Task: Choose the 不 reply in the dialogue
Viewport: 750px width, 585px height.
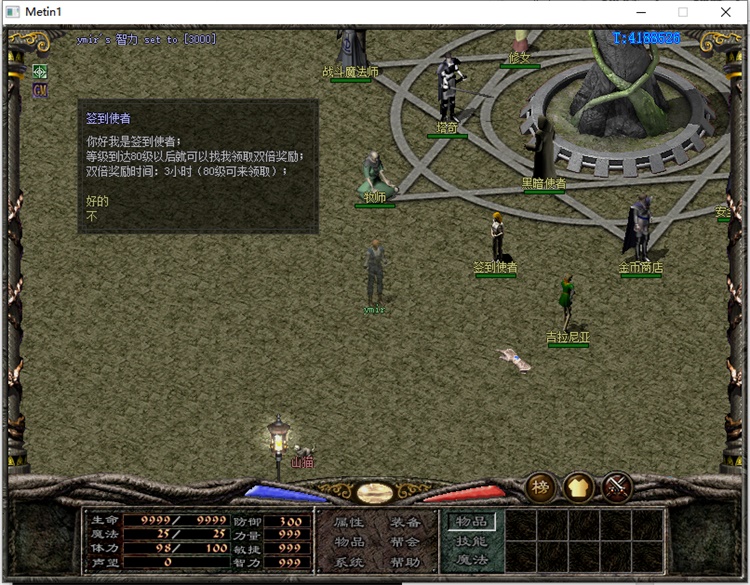Action: click(x=92, y=215)
